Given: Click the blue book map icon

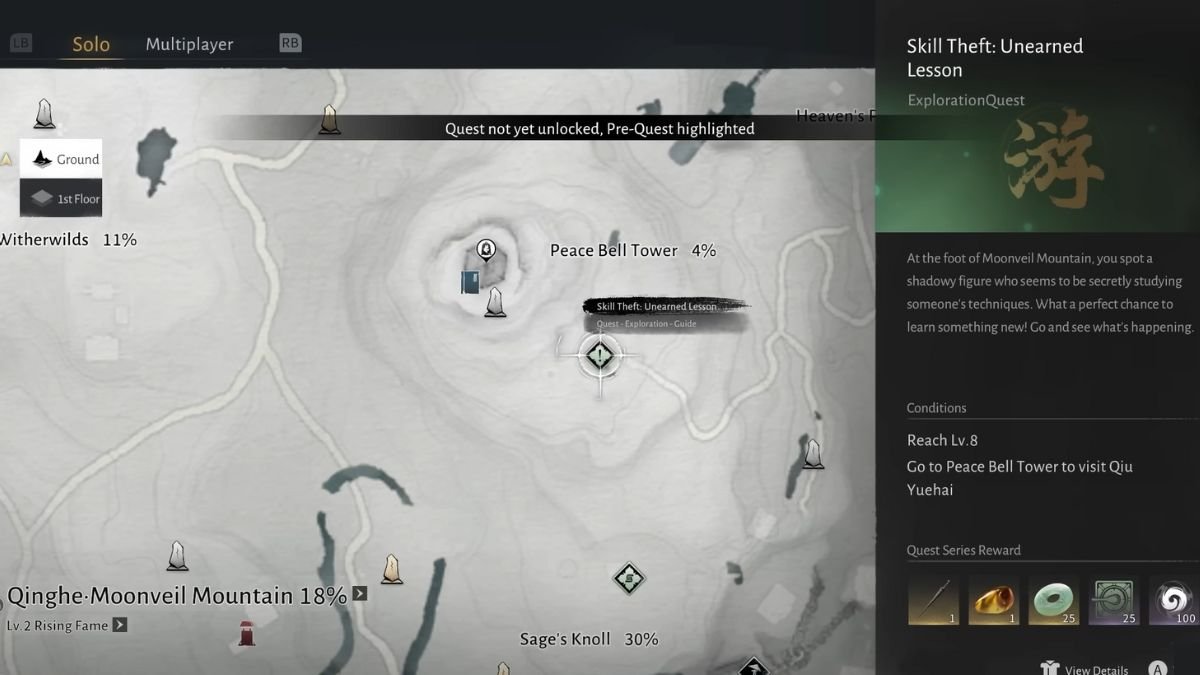Looking at the screenshot, I should 470,282.
